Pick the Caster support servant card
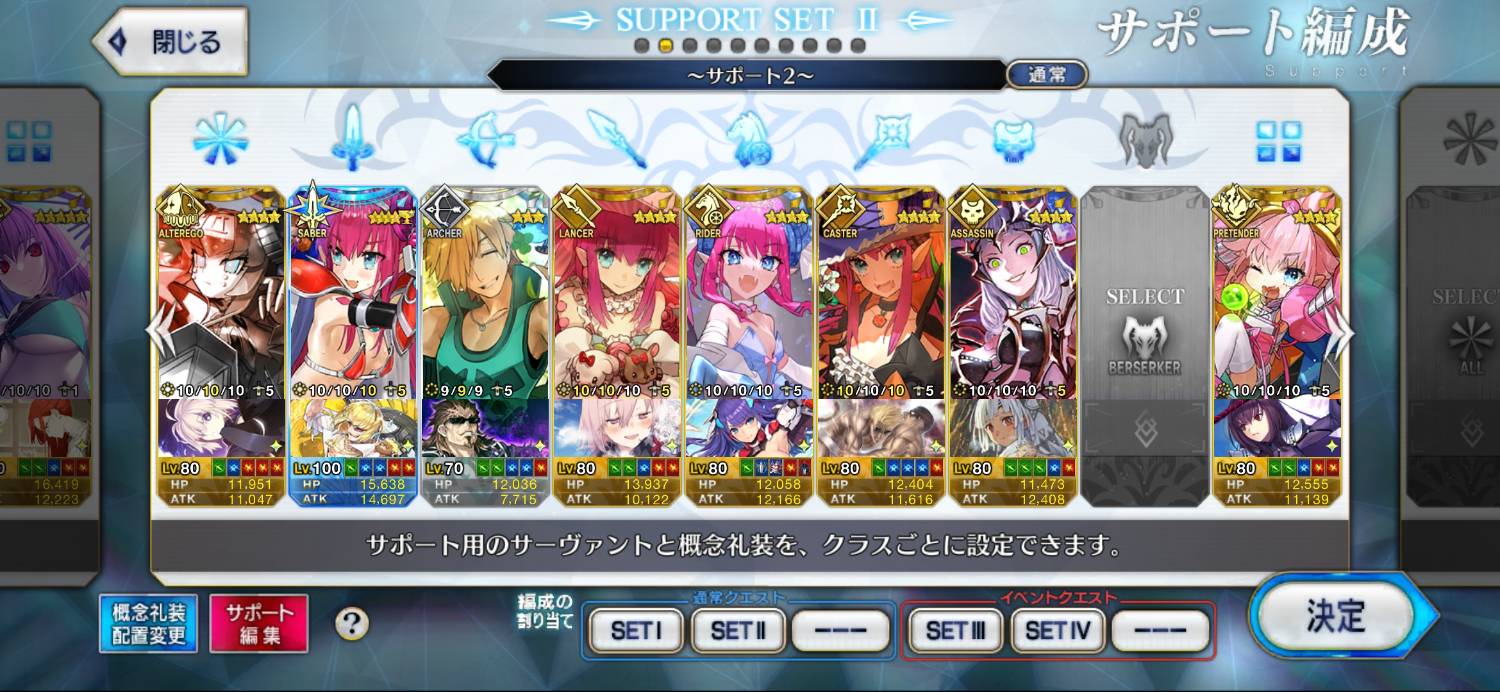The height and width of the screenshot is (692, 1500). [880, 300]
